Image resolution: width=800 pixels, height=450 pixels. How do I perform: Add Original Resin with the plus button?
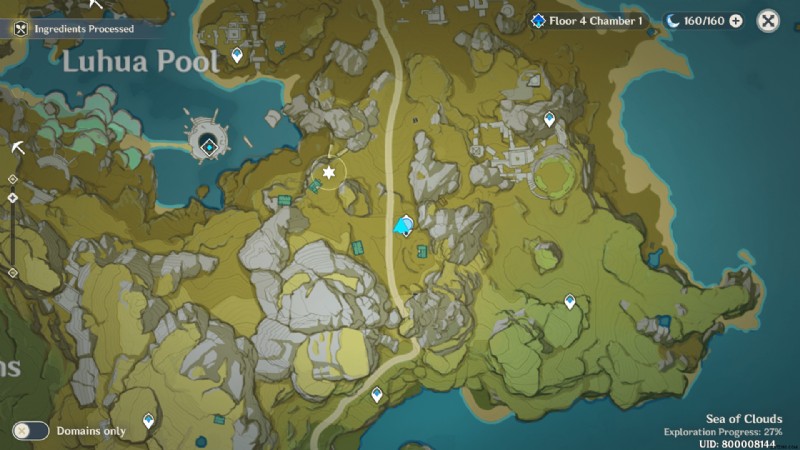pos(736,20)
